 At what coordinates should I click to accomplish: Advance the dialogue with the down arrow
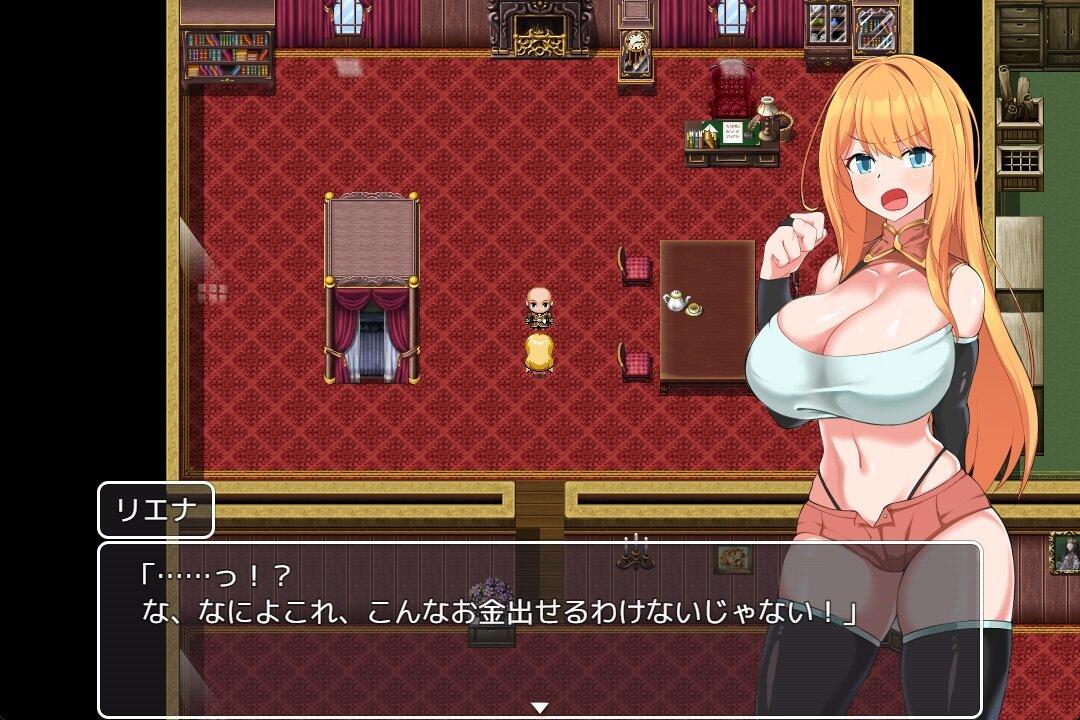540,707
